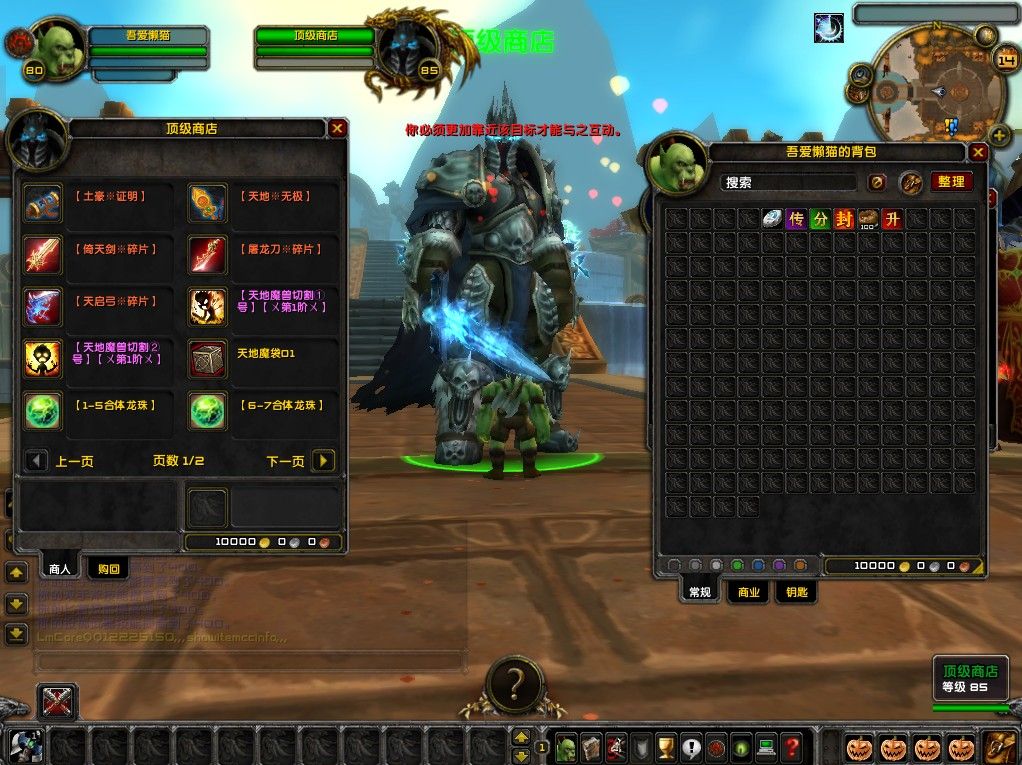Switch to the 购回 buyback tab
The image size is (1022, 765).
(x=108, y=569)
